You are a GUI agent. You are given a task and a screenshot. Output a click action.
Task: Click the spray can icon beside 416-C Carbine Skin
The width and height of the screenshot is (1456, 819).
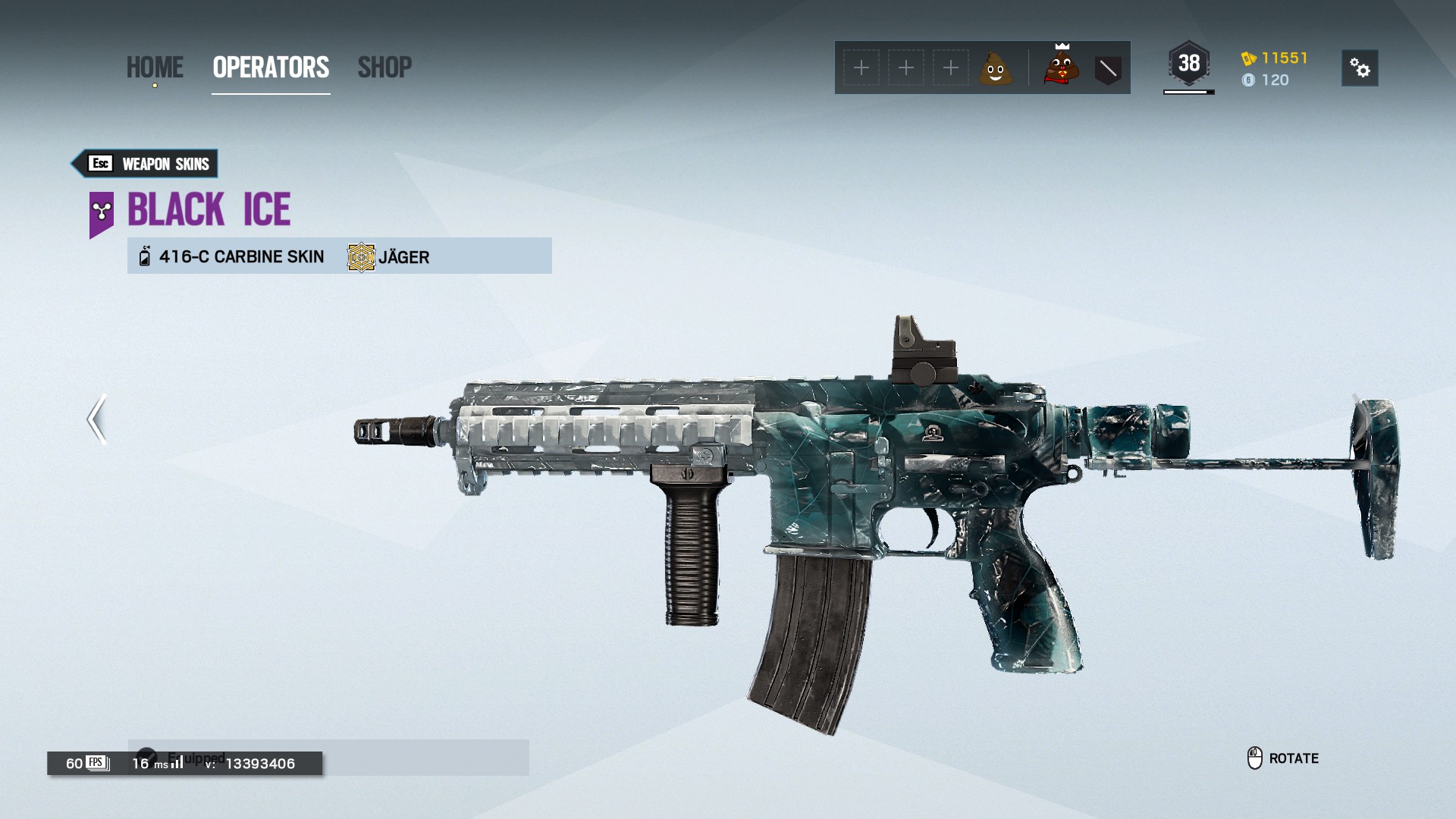[143, 256]
